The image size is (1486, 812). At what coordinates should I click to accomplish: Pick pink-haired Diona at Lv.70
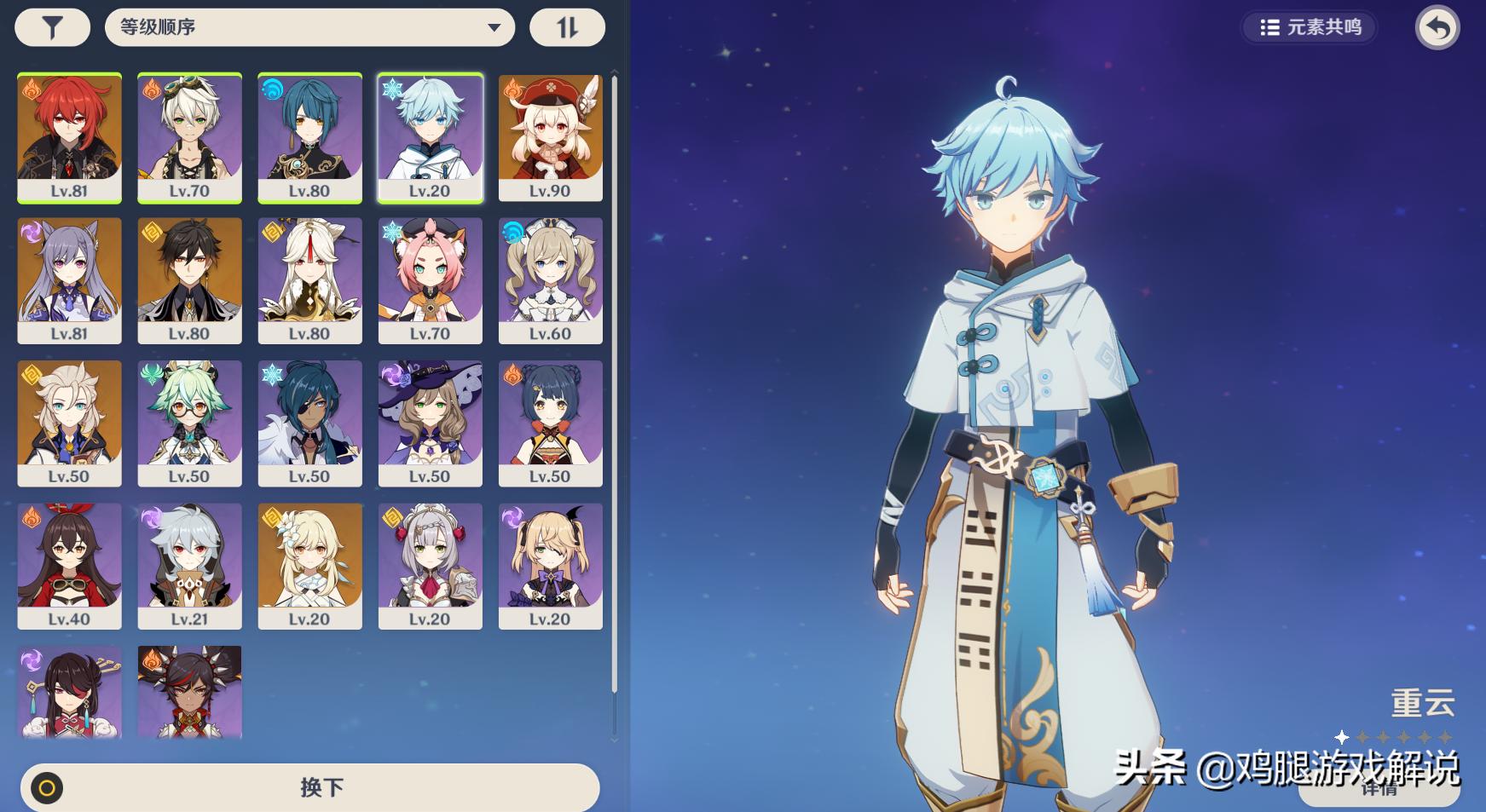(430, 280)
